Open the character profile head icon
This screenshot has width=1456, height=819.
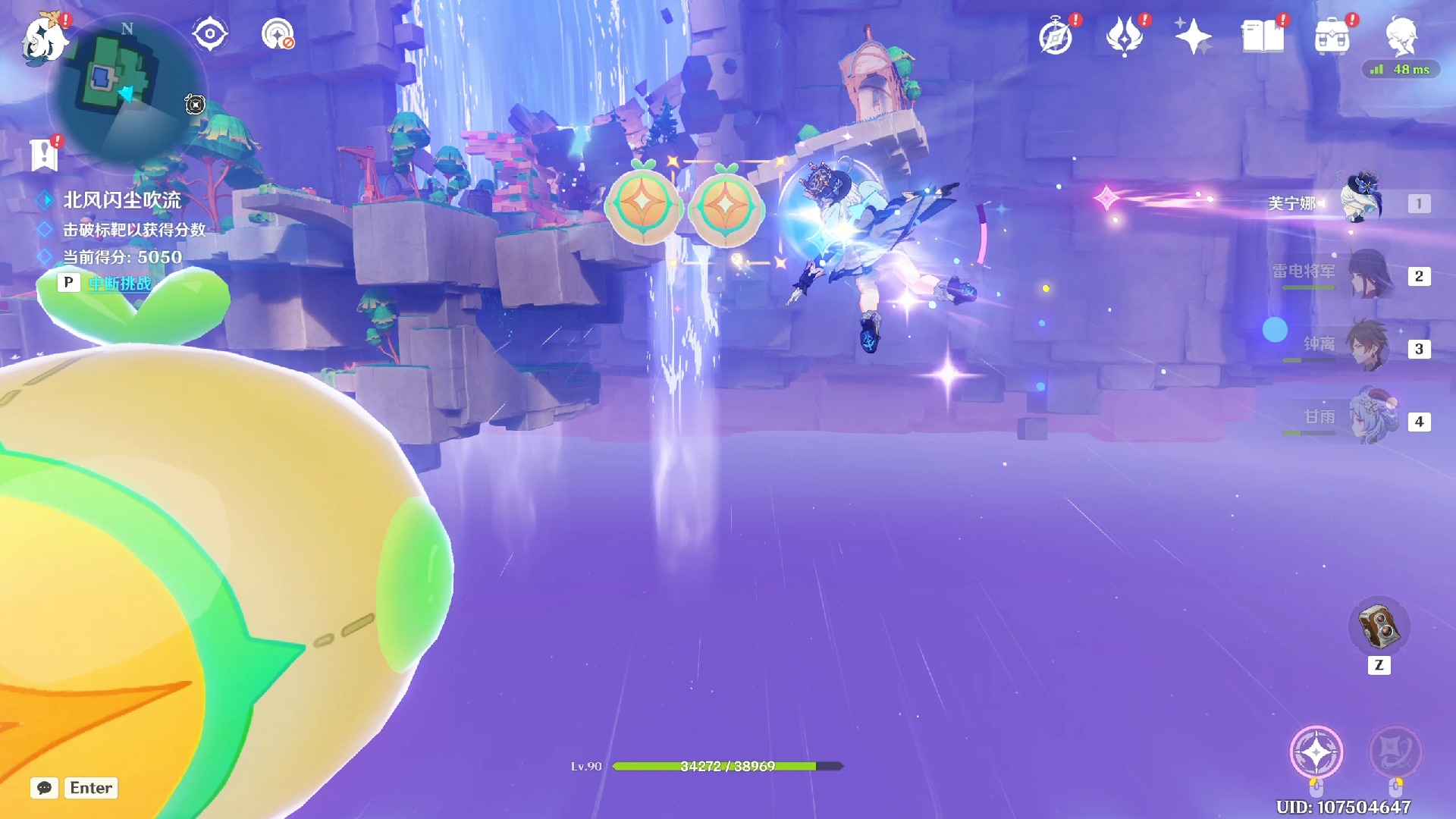click(1401, 36)
